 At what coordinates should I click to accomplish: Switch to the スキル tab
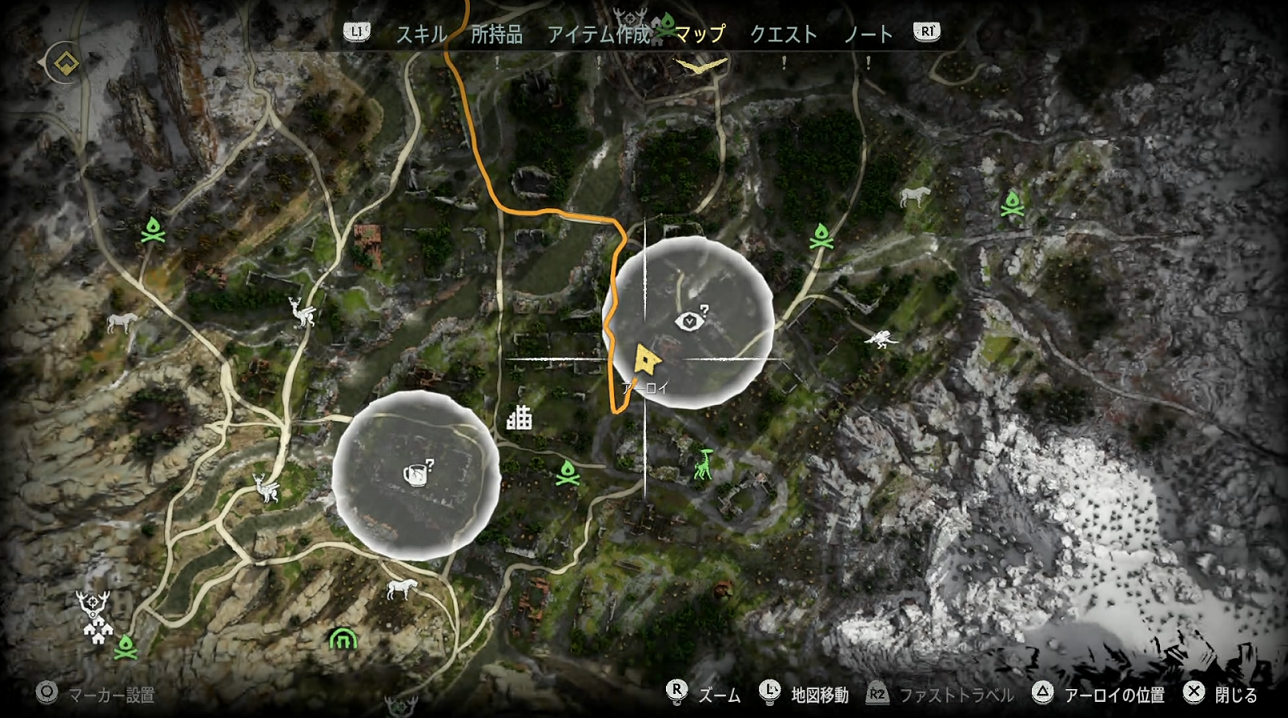point(421,34)
